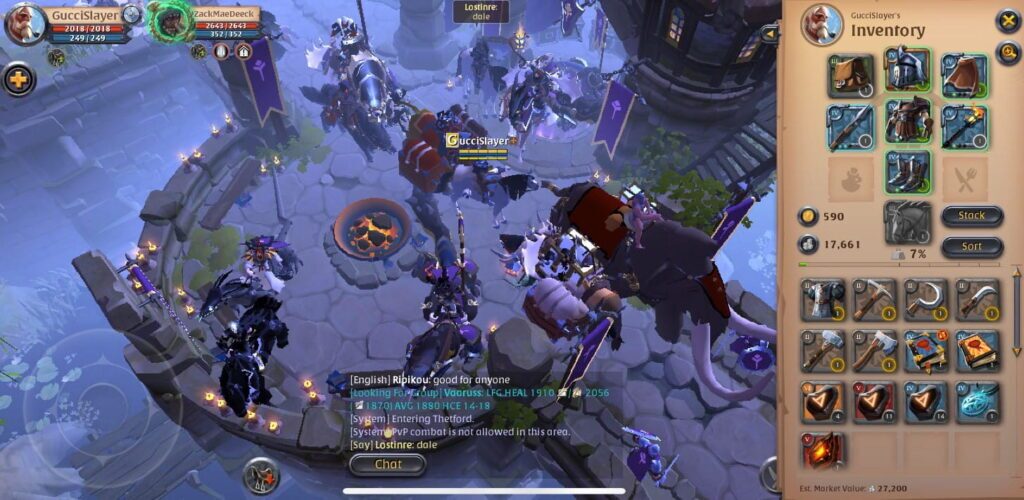
Task: Select the wood axe in the inventory
Action: (x=874, y=351)
